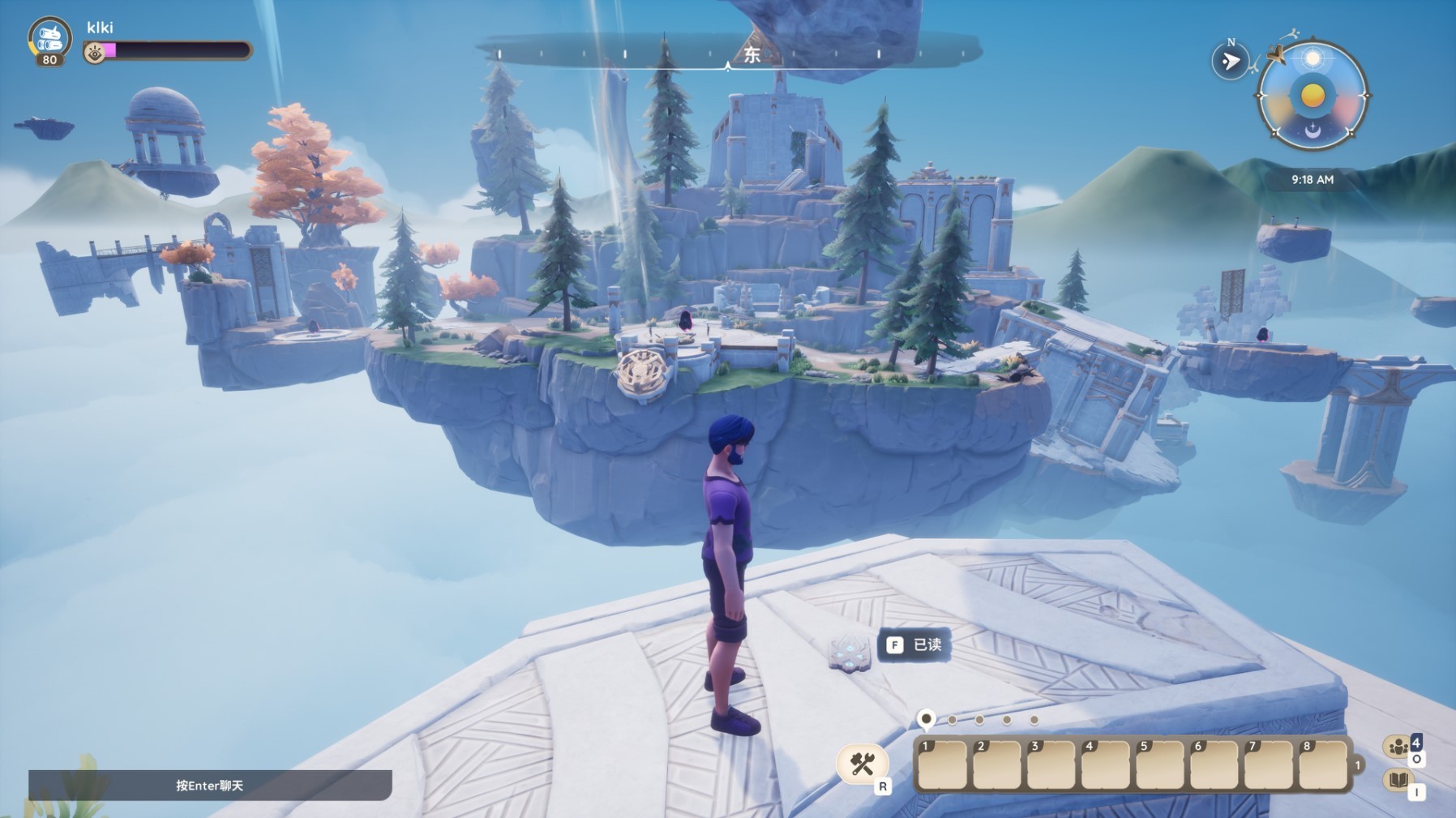Click the wood logs player avatar
This screenshot has width=1456, height=818.
tap(49, 38)
